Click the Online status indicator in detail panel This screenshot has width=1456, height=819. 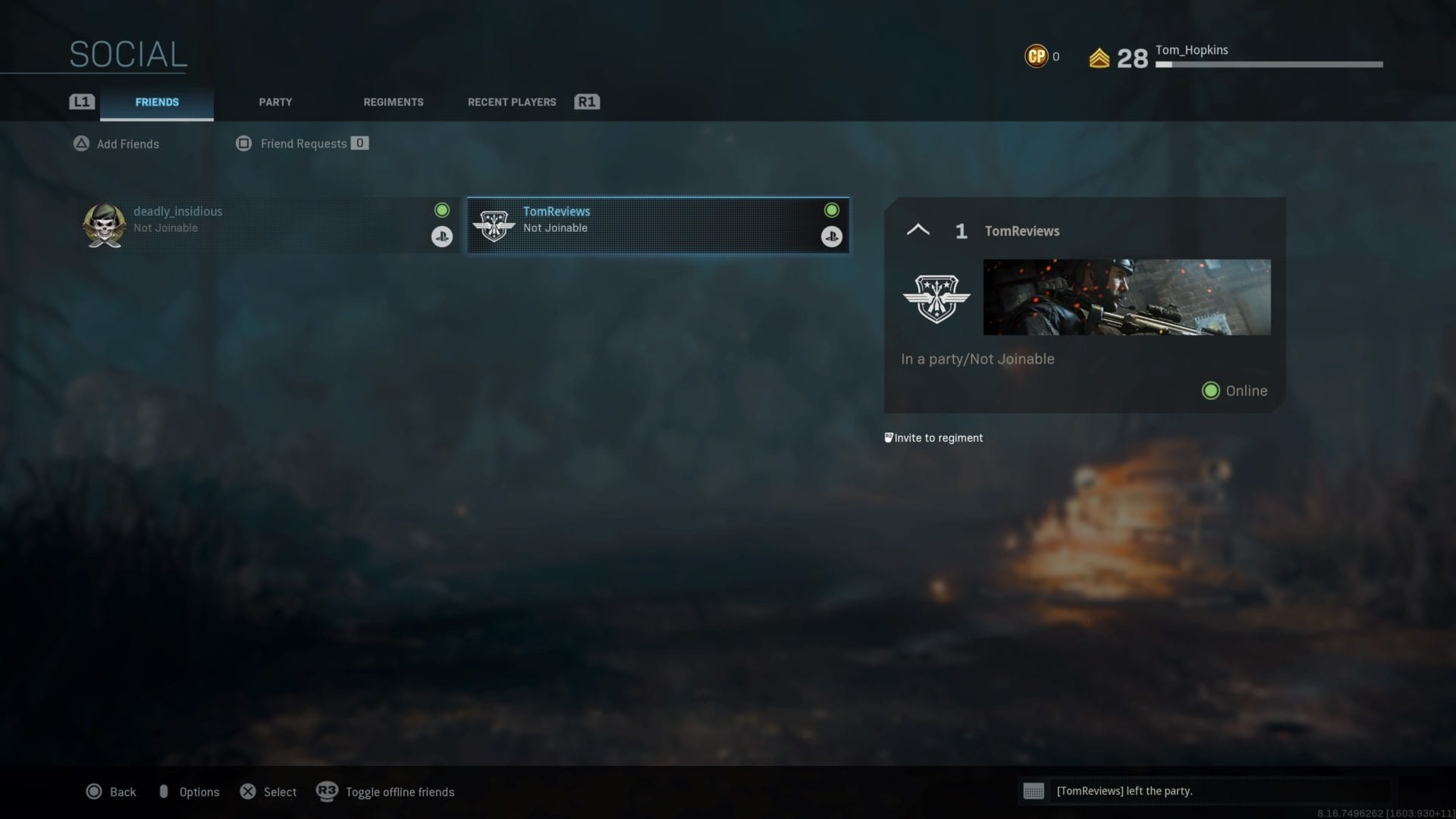click(x=1210, y=391)
